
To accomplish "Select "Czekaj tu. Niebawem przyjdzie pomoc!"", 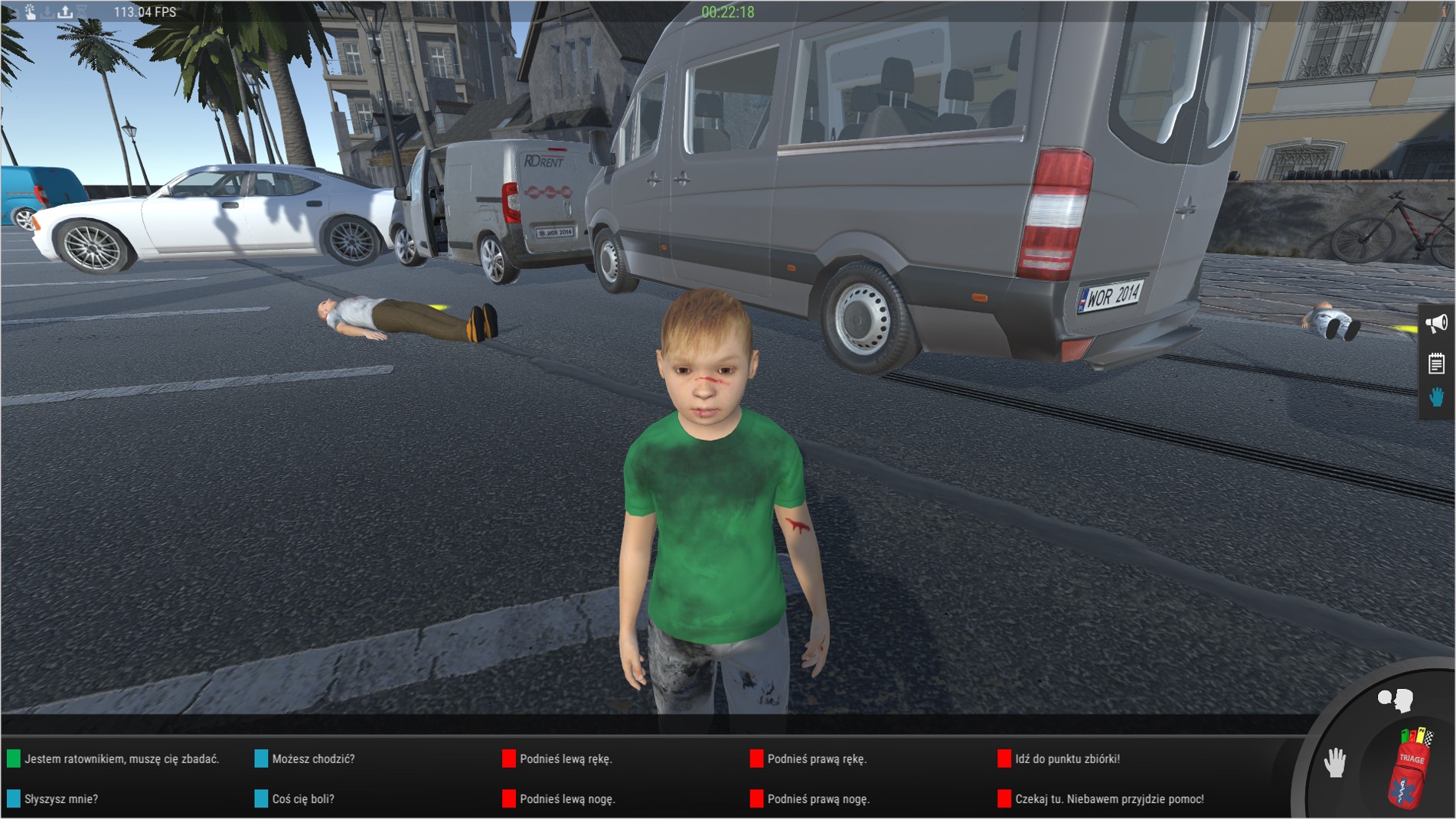I will click(1108, 798).
